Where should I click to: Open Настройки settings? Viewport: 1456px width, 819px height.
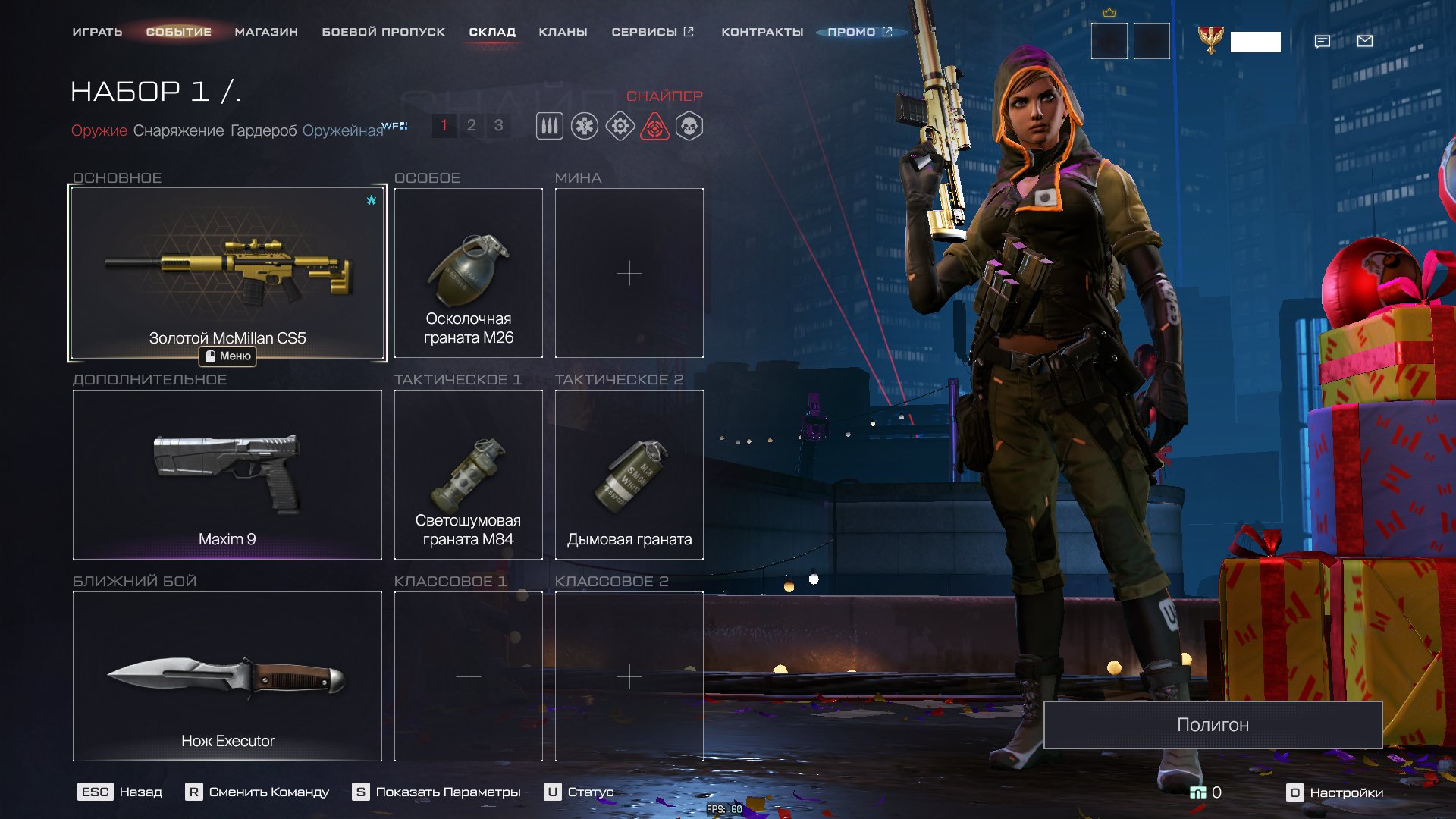[x=1336, y=792]
